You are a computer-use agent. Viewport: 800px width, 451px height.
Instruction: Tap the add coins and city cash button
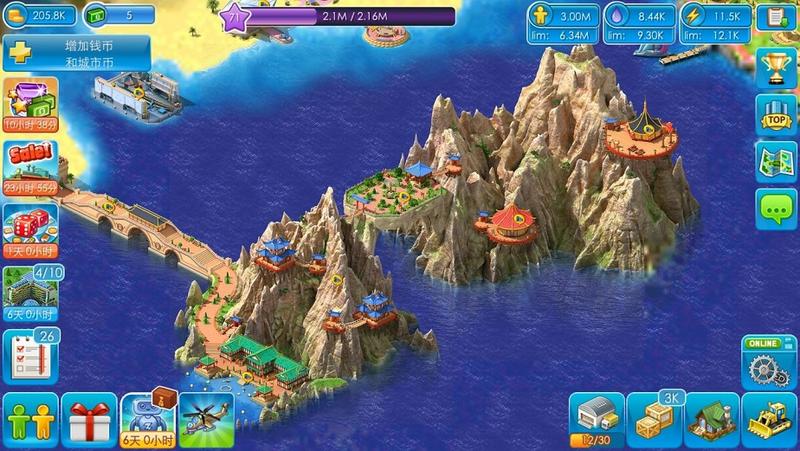click(x=78, y=54)
